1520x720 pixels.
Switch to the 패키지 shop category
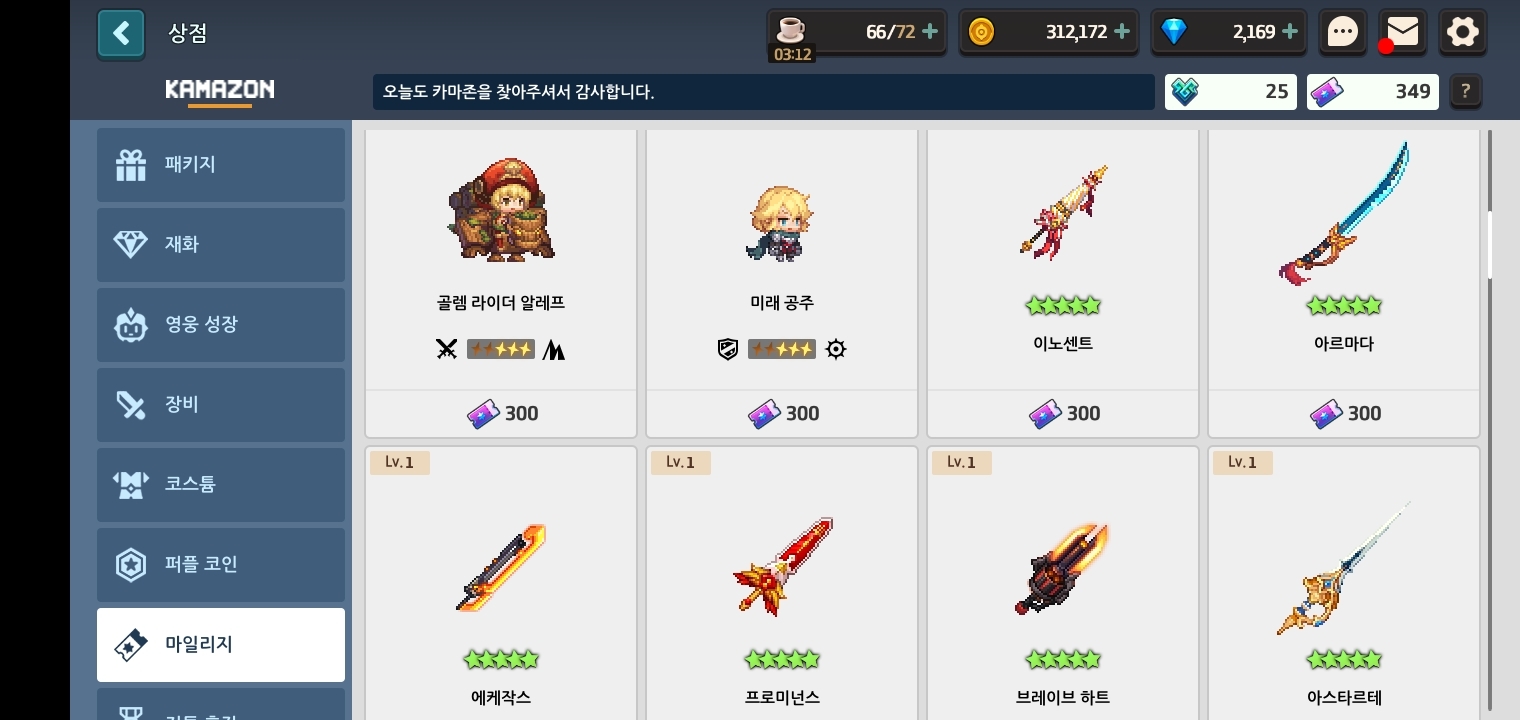click(x=221, y=165)
